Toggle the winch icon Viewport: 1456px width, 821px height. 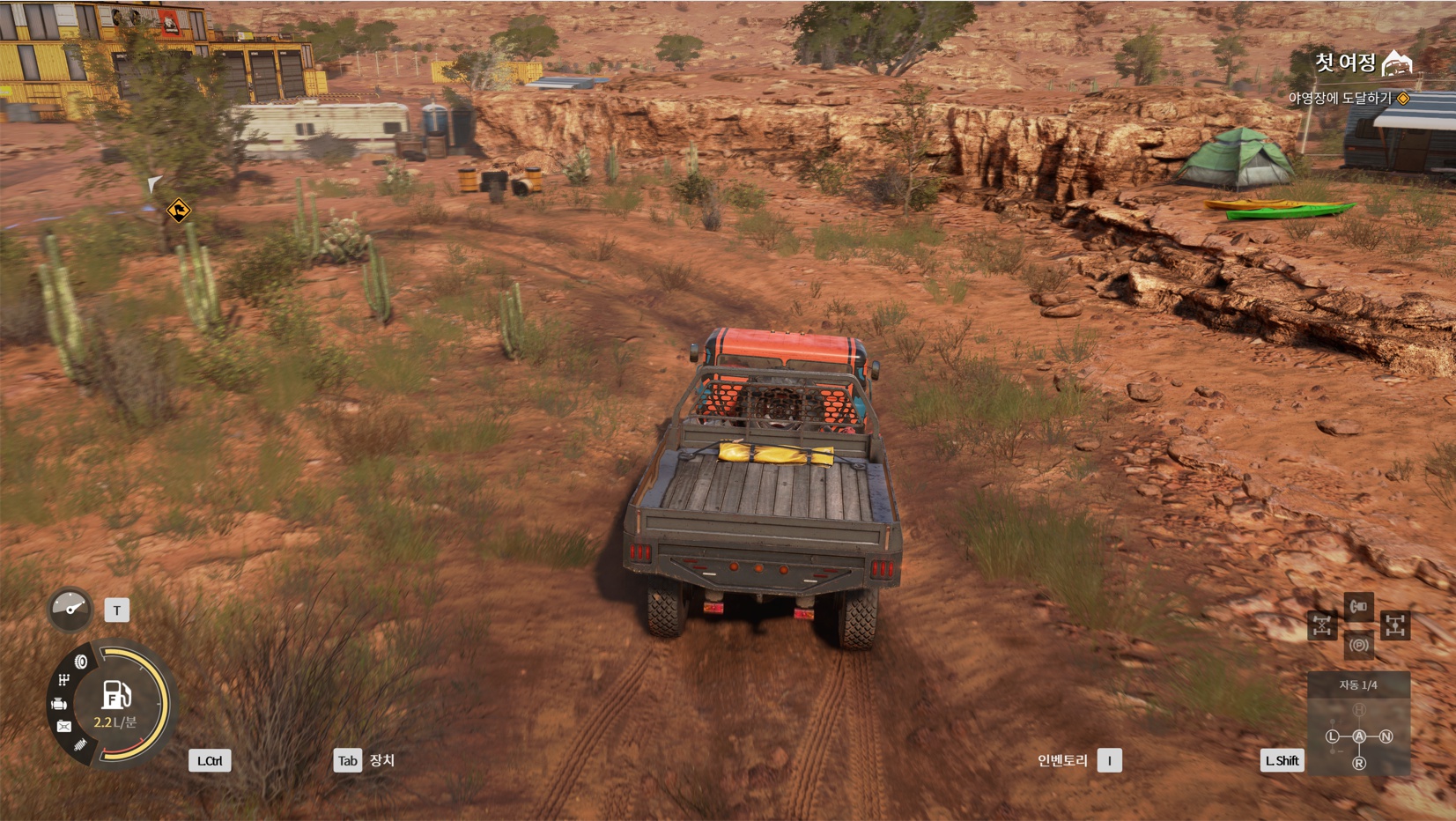[x=1358, y=606]
